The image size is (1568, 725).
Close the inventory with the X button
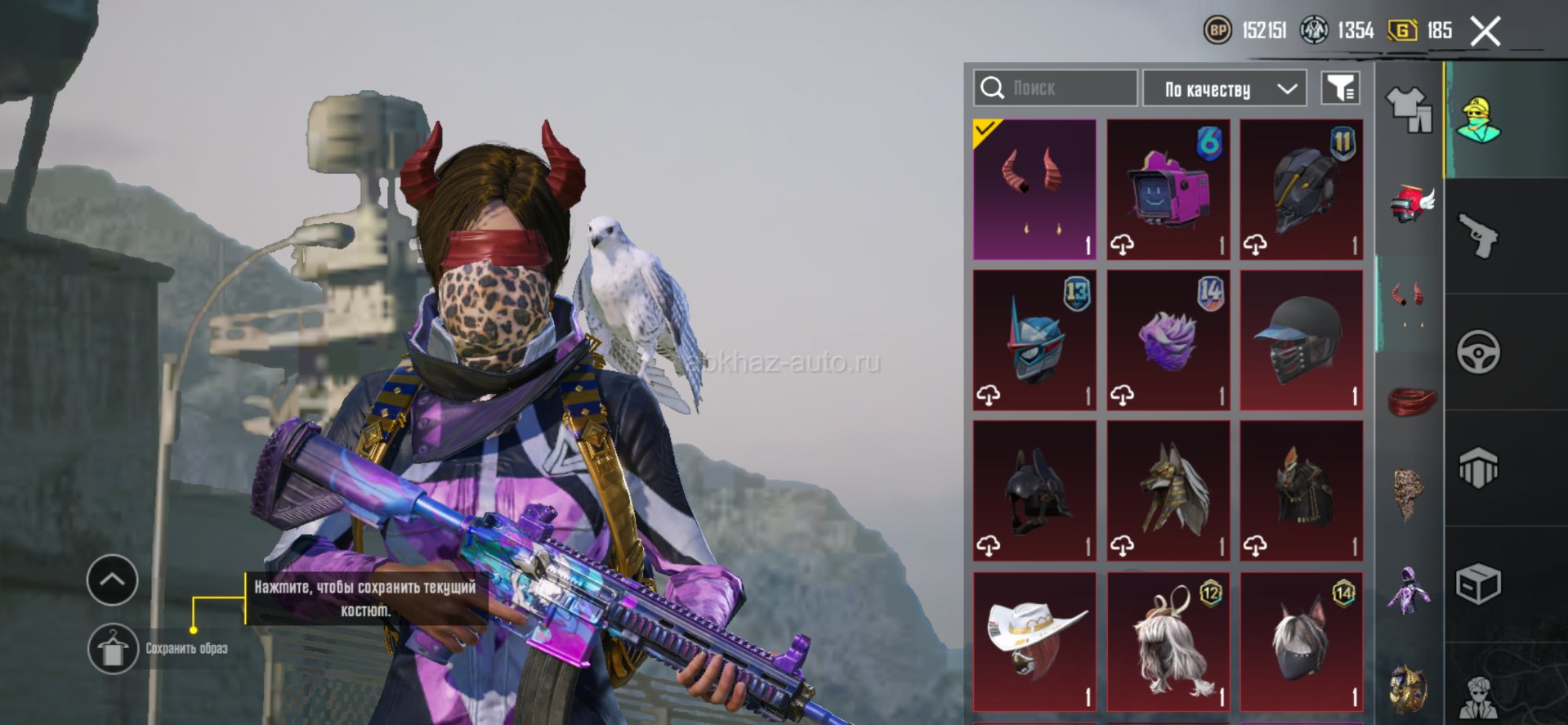click(1485, 32)
